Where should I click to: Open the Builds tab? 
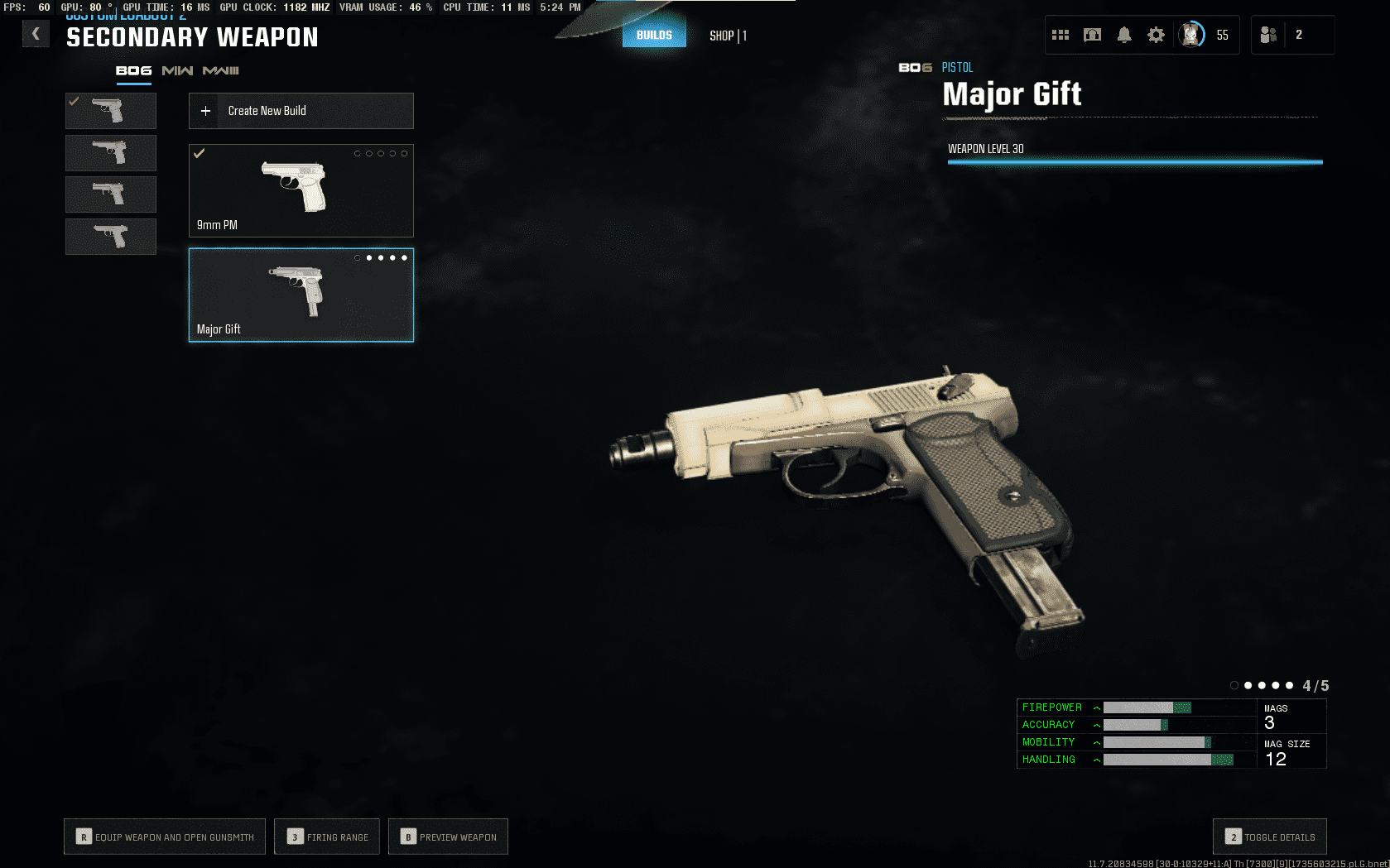click(654, 35)
